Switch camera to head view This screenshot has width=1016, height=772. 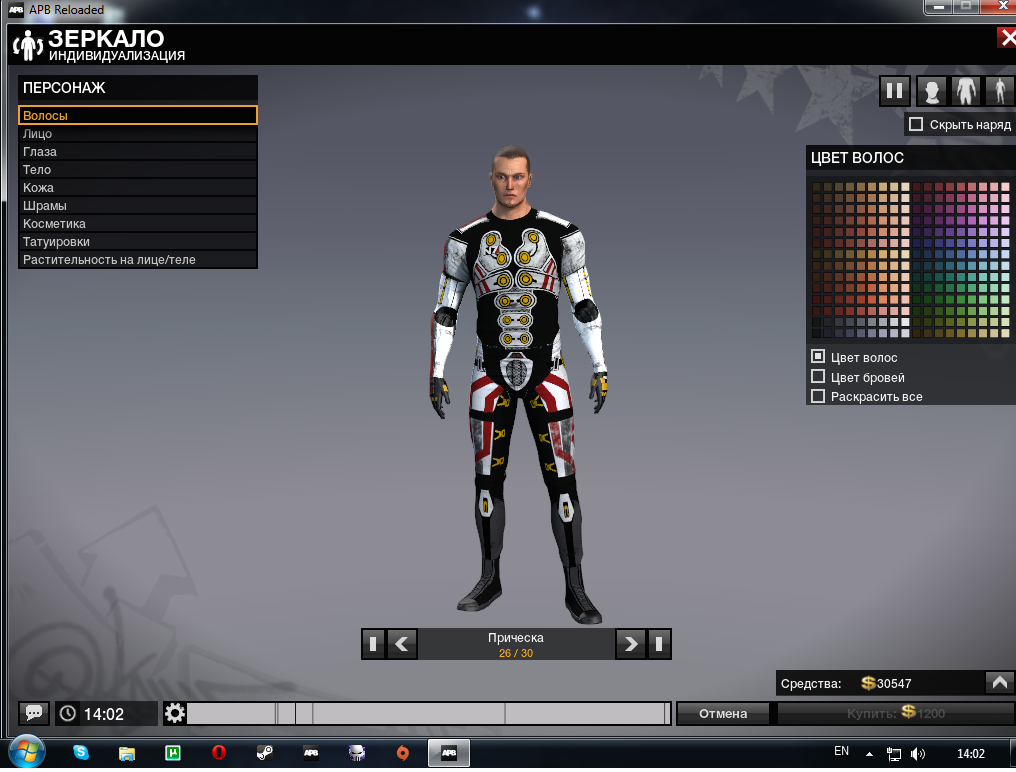[x=932, y=92]
